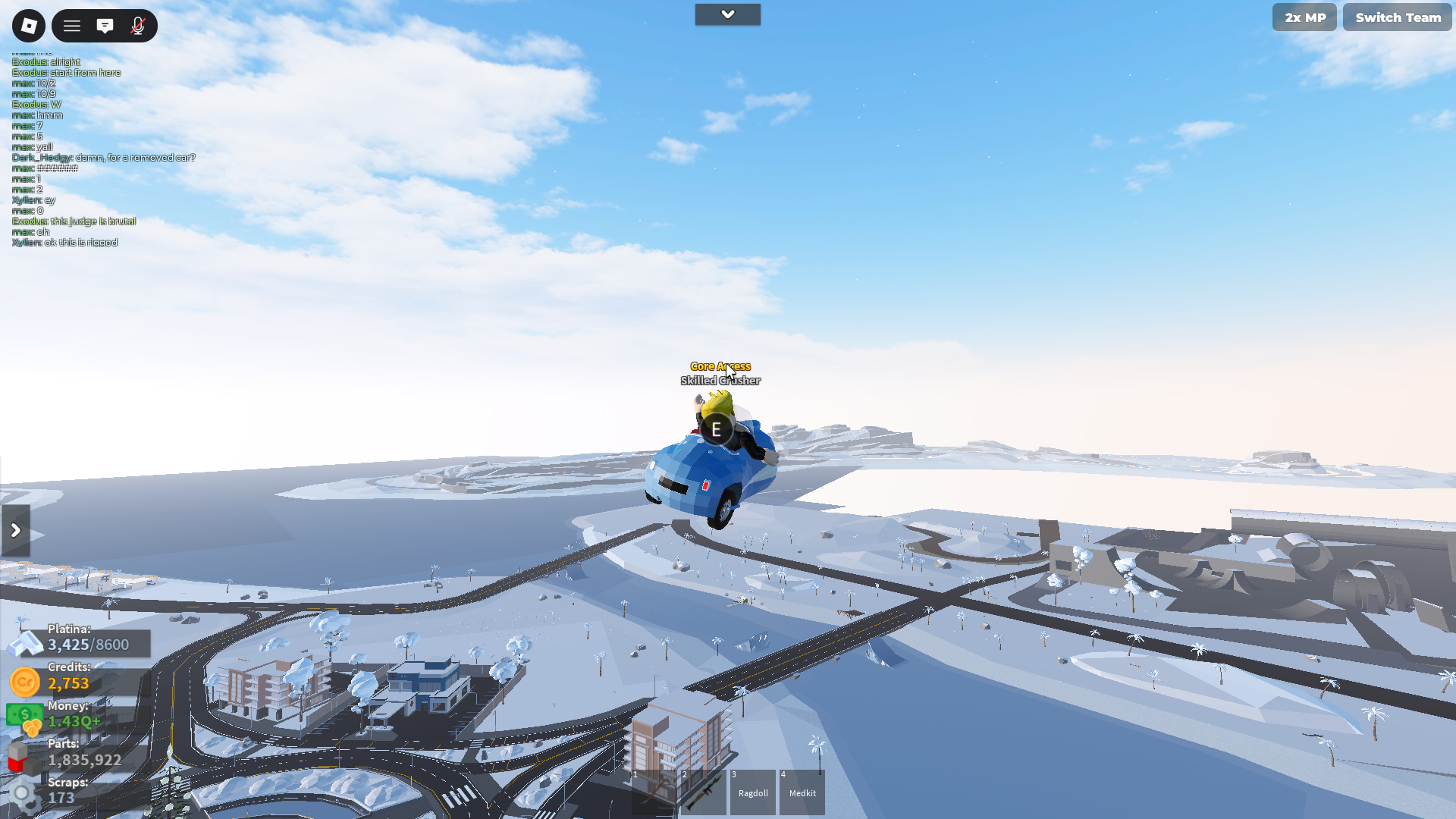Image resolution: width=1456 pixels, height=819 pixels.
Task: Toggle the chat window icon
Action: (105, 26)
